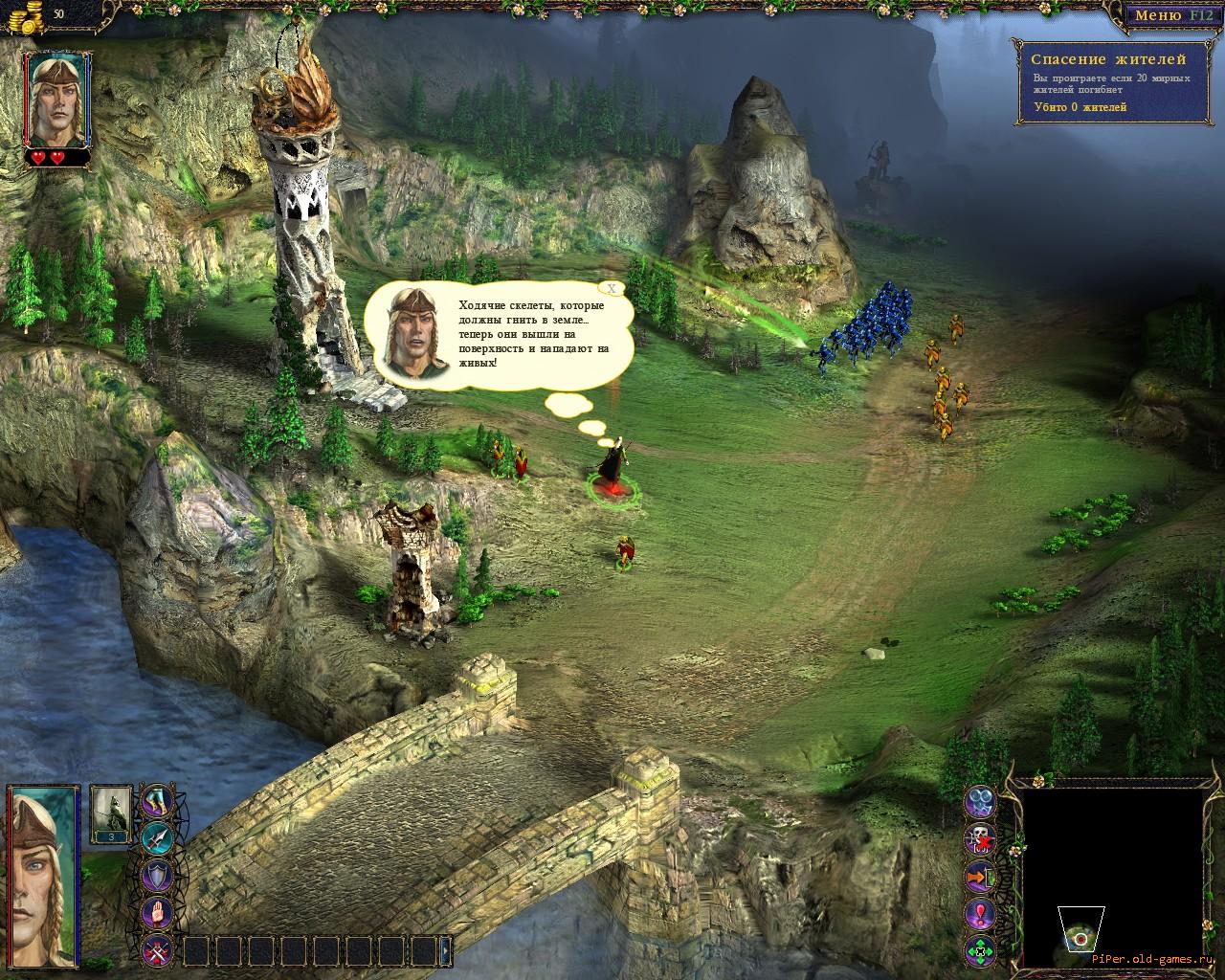Screen dimensions: 1225x980
Task: Select the archer squad card numbered 3
Action: pos(109,813)
